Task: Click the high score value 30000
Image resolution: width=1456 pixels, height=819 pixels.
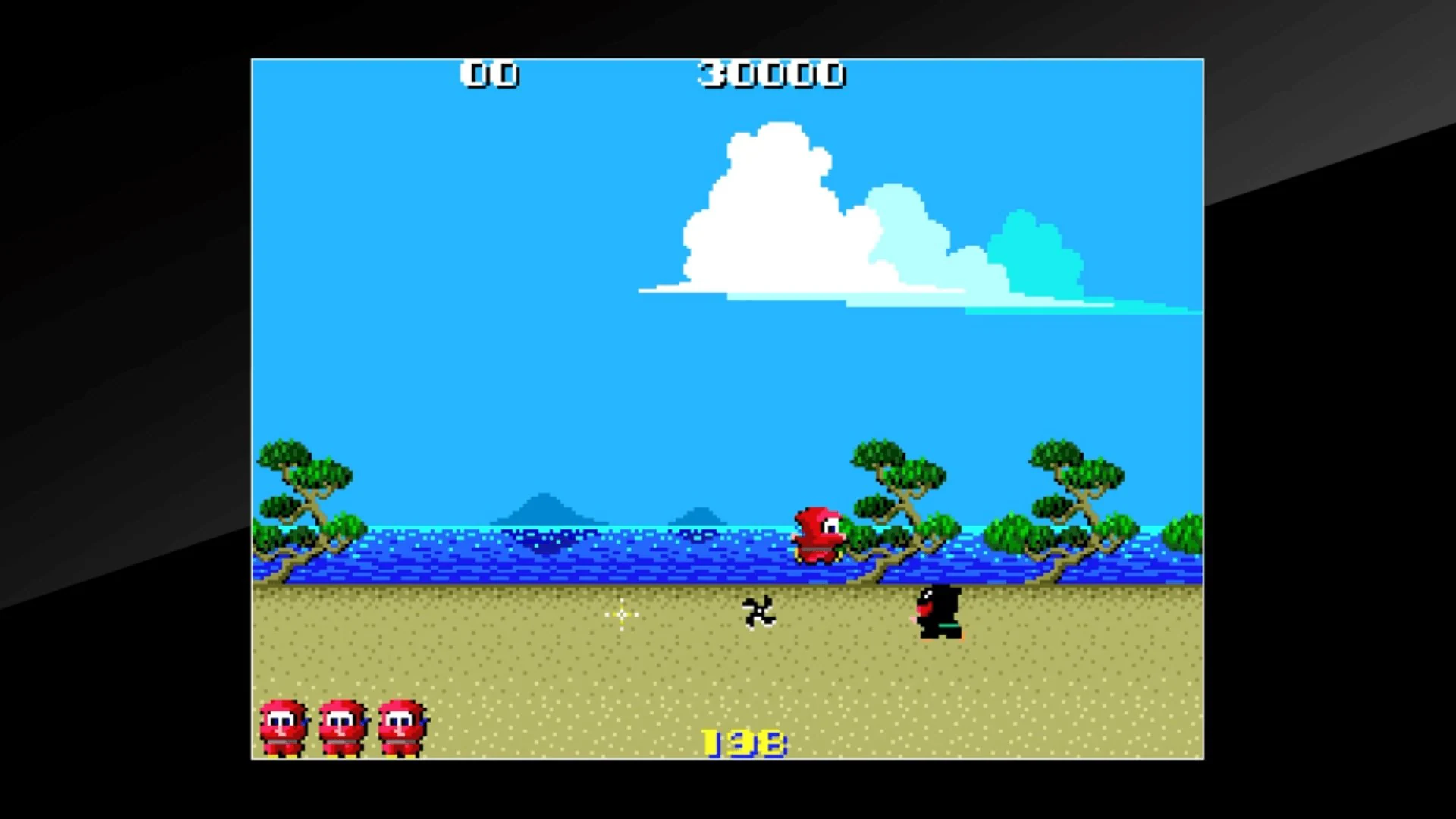Action: pos(772,74)
